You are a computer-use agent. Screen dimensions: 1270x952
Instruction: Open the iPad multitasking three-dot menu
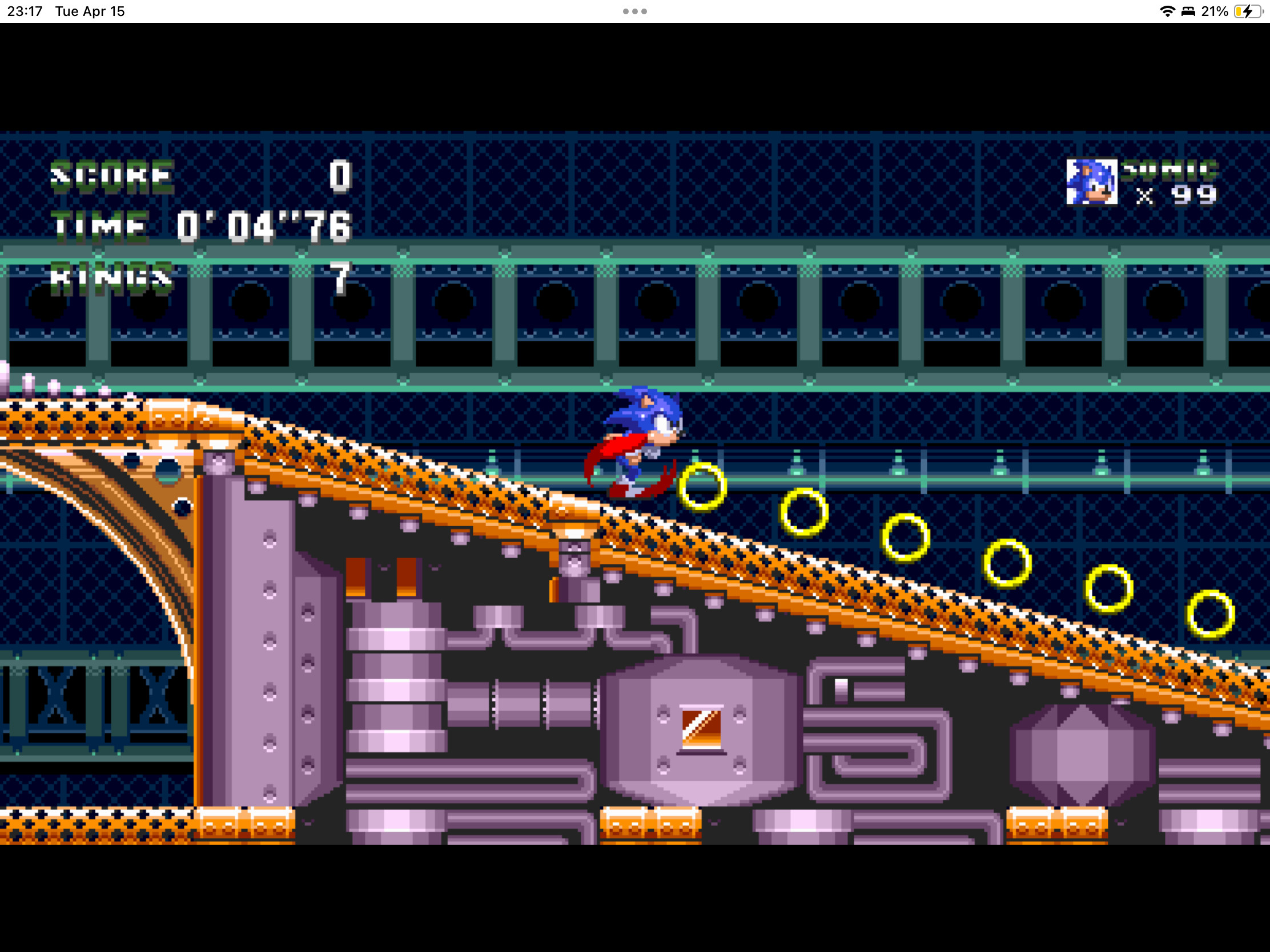click(x=634, y=10)
